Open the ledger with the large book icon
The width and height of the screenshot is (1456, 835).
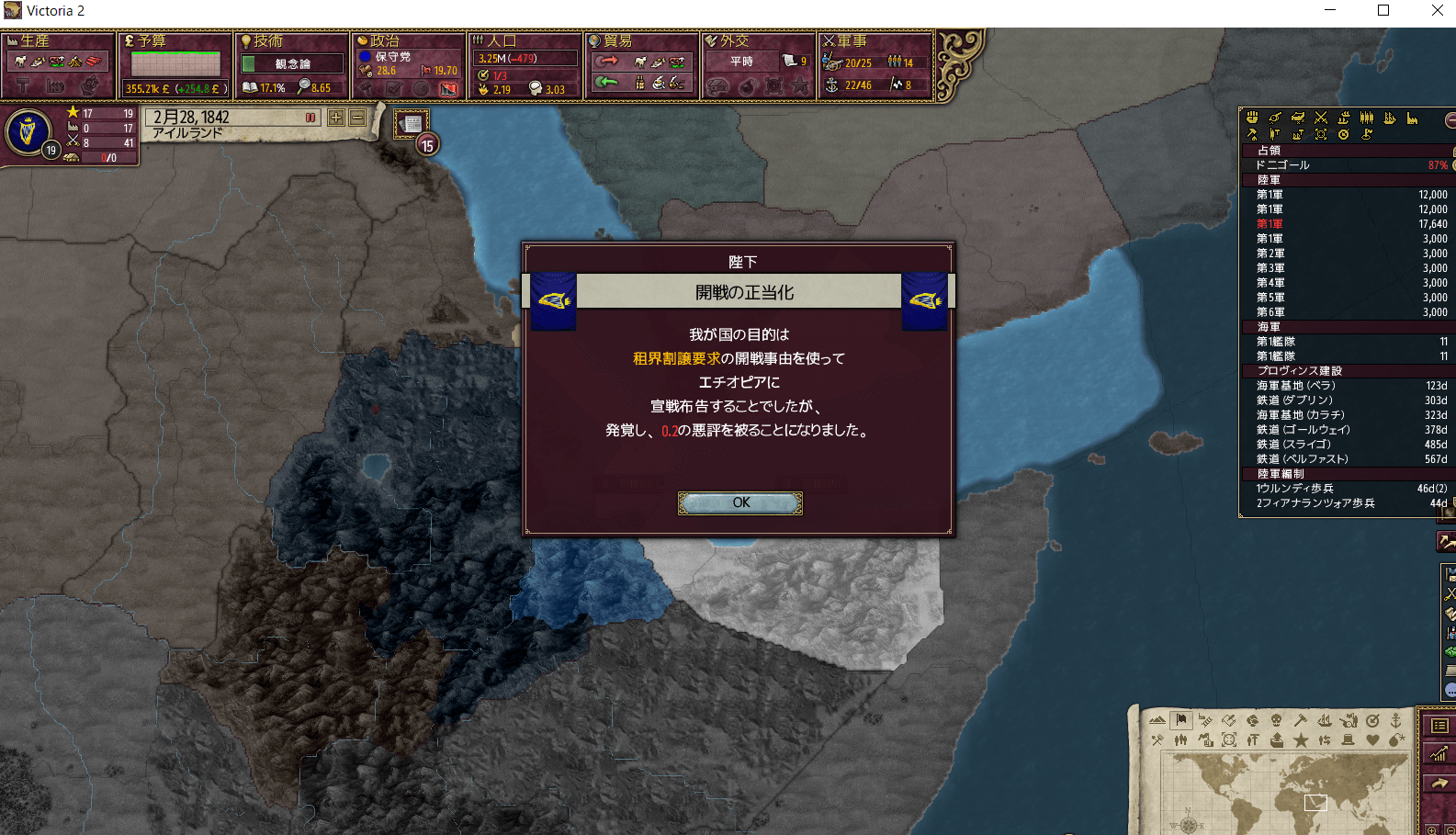pos(1439,725)
